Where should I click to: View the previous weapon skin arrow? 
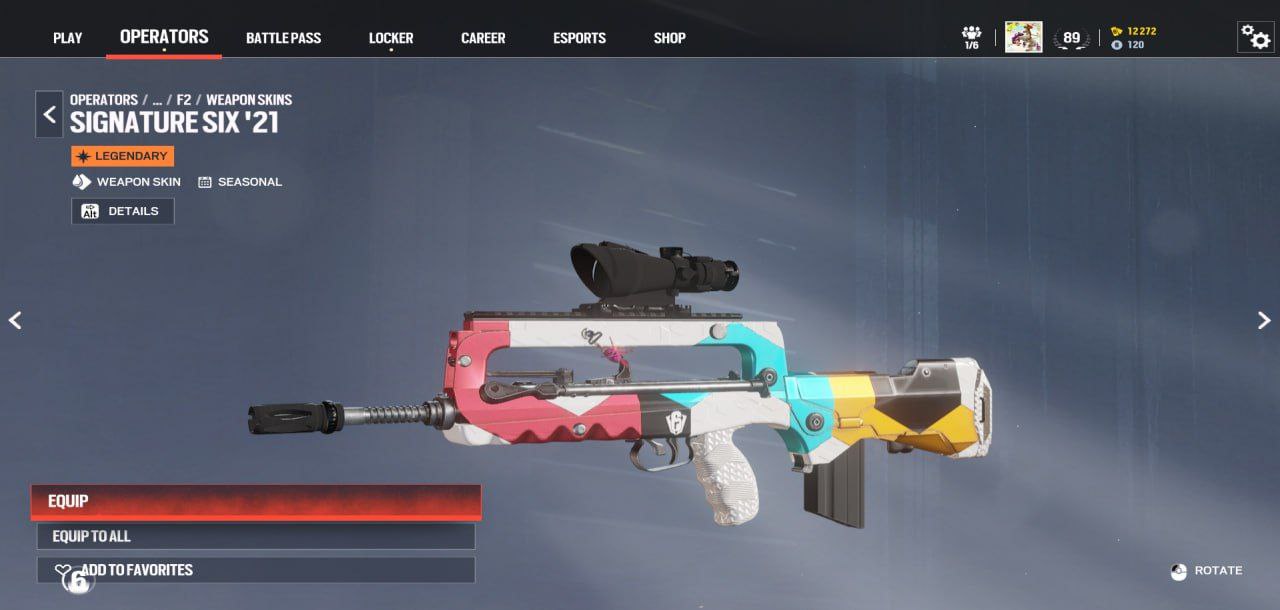pyautogui.click(x=15, y=320)
